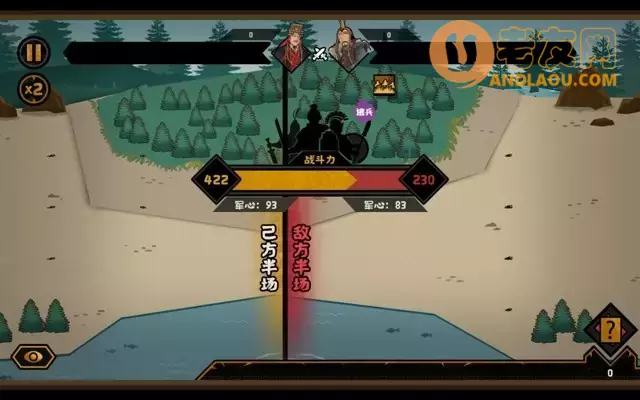This screenshot has width=640, height=400.
Task: Toggle the x2 battle speed
Action: [x=33, y=89]
